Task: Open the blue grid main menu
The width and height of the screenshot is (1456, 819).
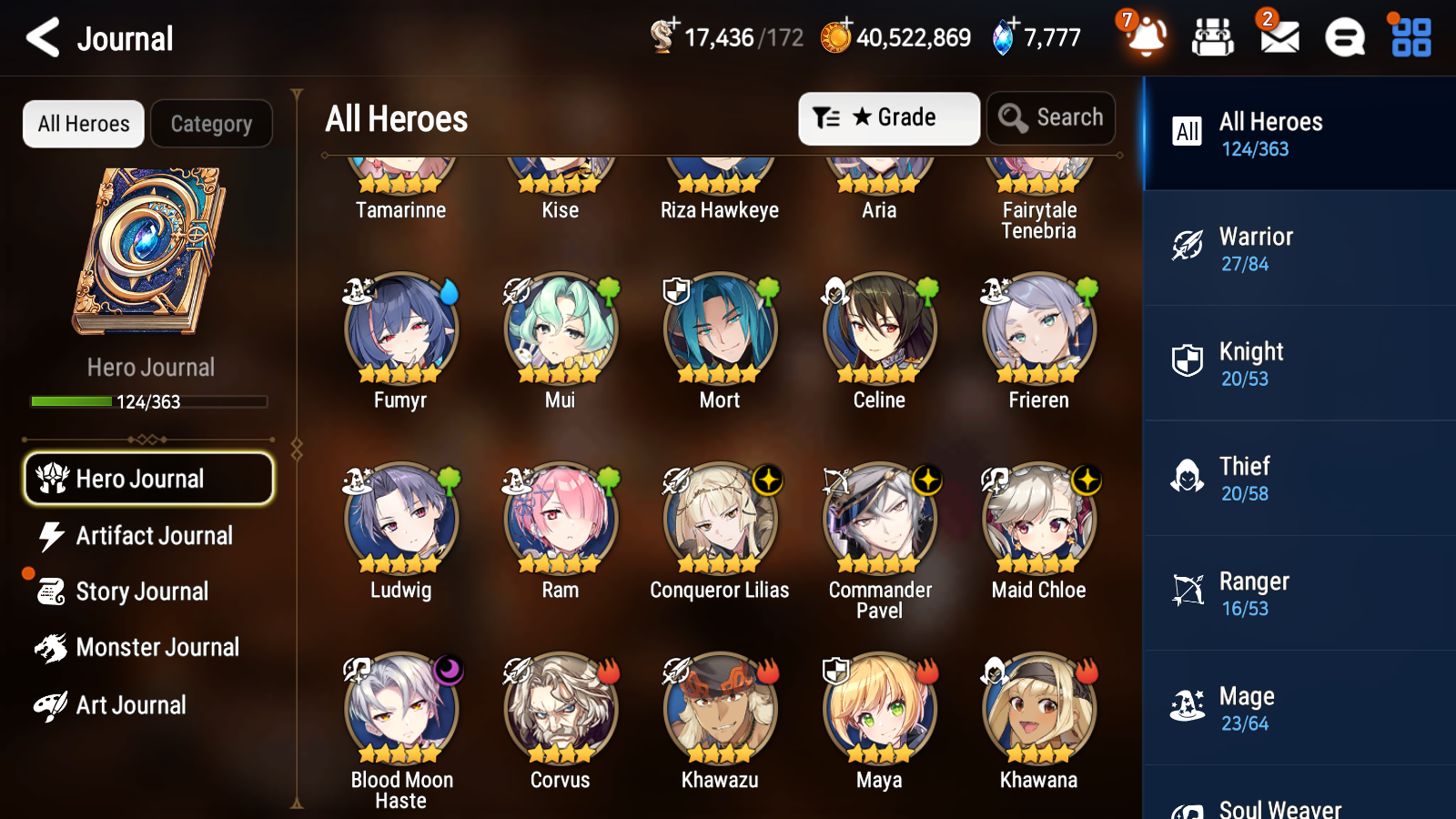Action: 1409,37
